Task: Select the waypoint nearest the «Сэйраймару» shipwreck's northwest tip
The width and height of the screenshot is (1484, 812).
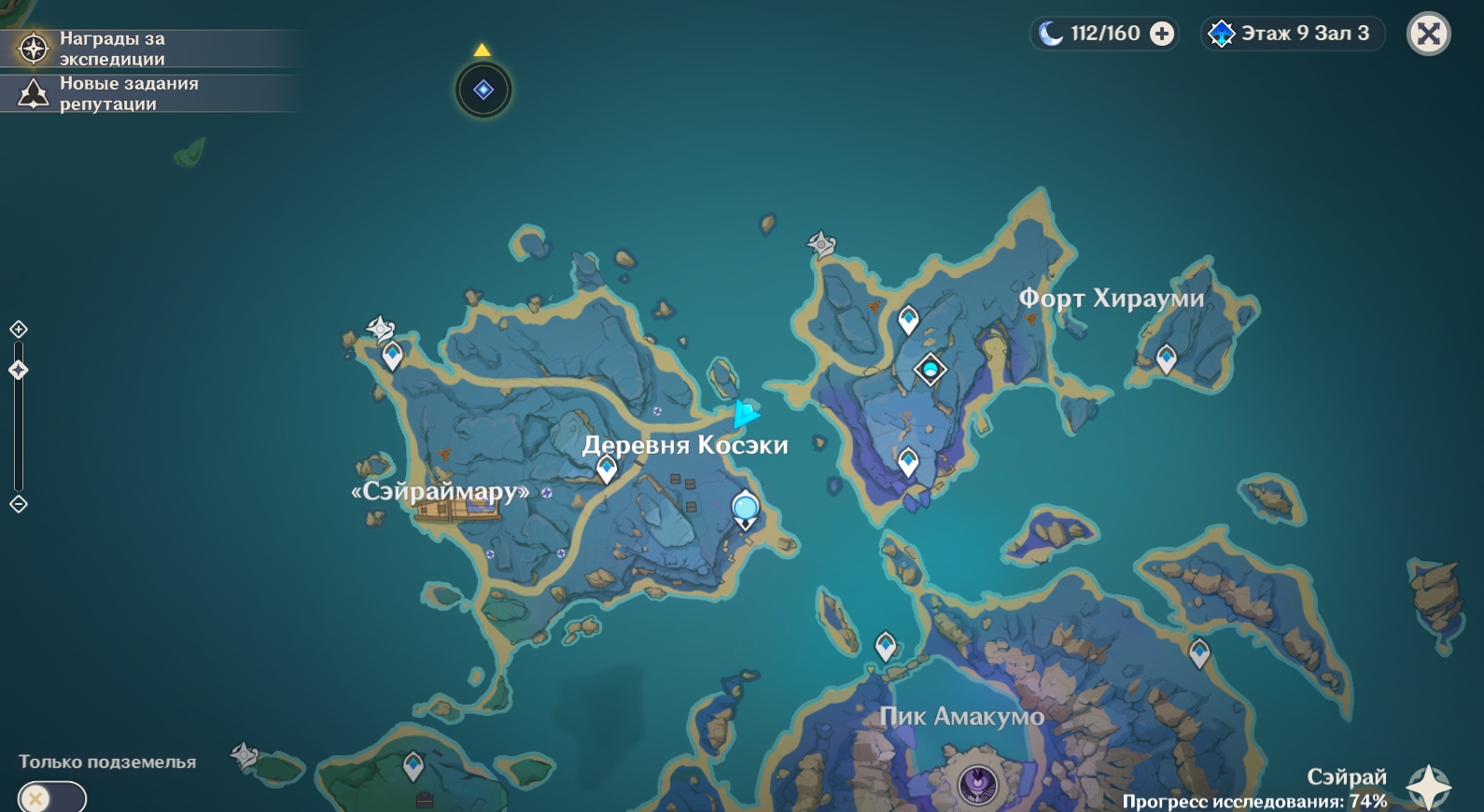Action: click(x=392, y=355)
